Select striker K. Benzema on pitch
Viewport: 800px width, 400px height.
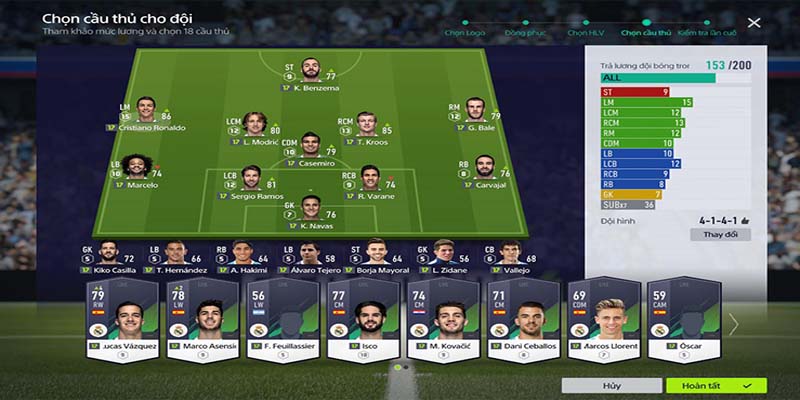click(x=310, y=74)
